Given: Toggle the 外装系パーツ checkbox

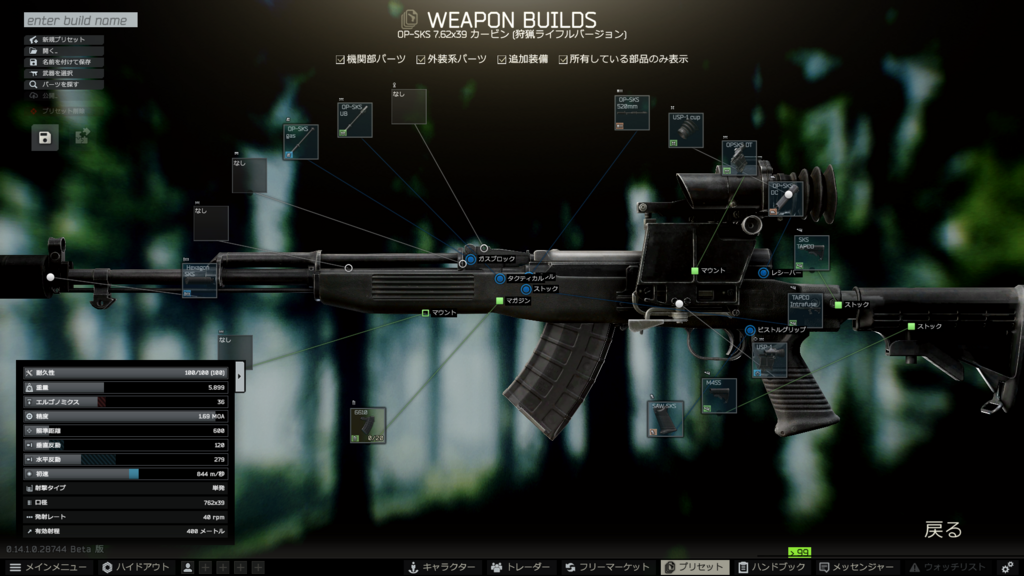Looking at the screenshot, I should [x=421, y=60].
